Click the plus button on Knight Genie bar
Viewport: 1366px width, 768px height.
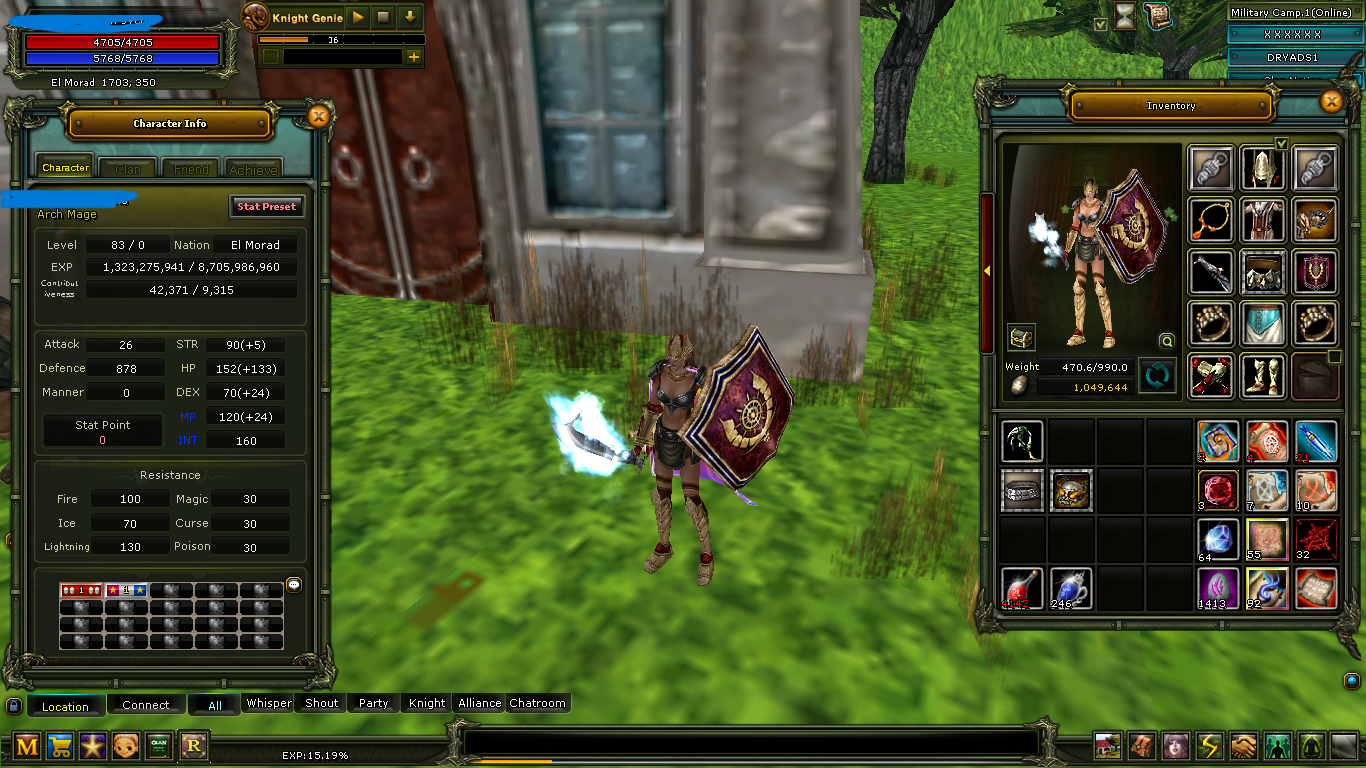coord(414,57)
